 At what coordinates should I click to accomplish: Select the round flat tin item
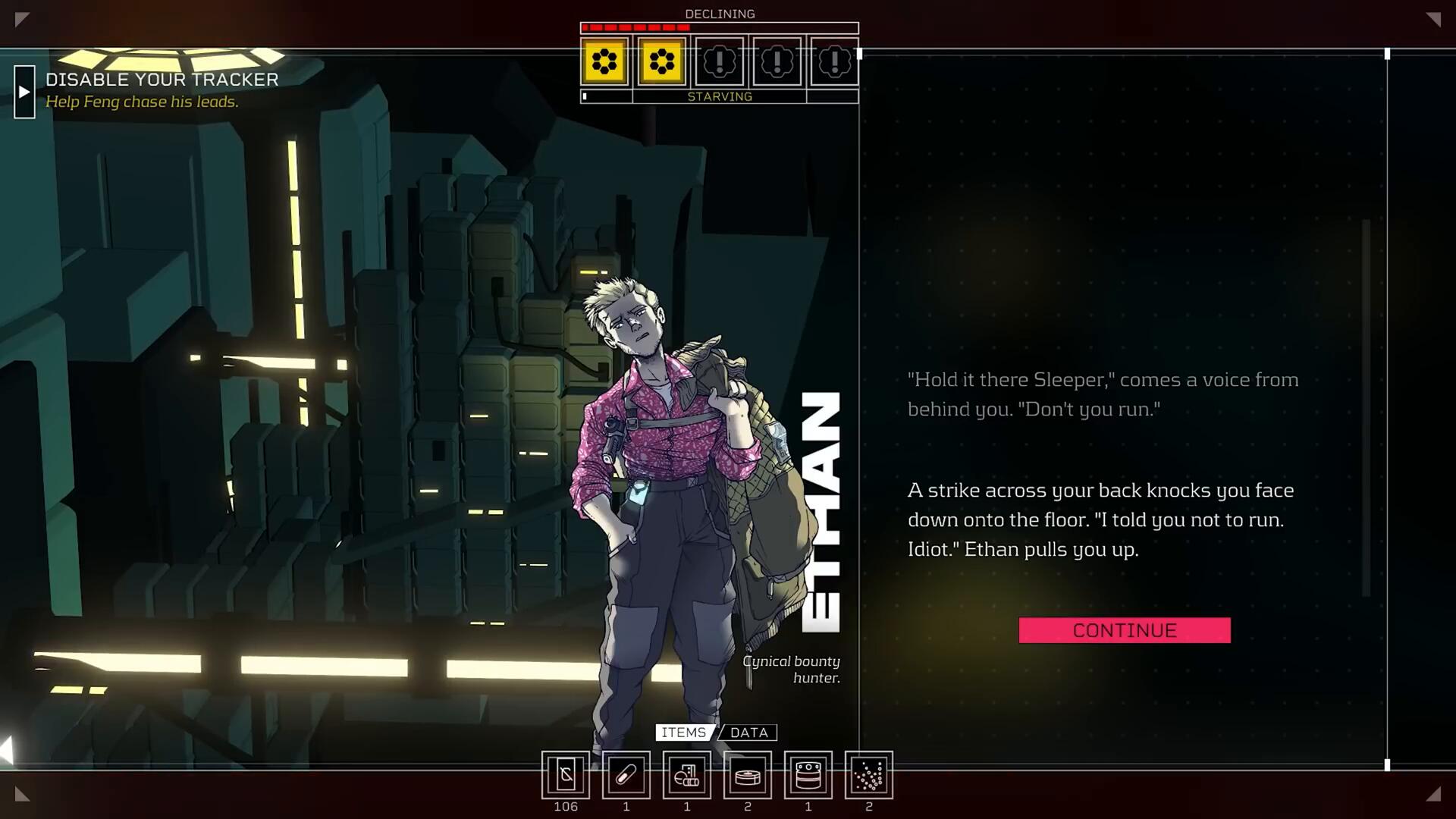748,775
